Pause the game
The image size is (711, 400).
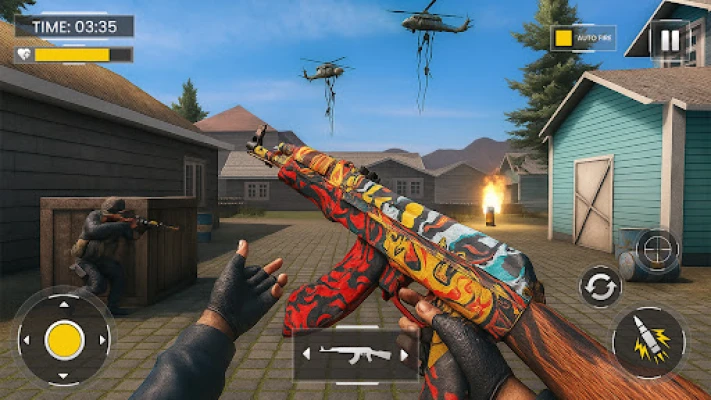pos(668,42)
